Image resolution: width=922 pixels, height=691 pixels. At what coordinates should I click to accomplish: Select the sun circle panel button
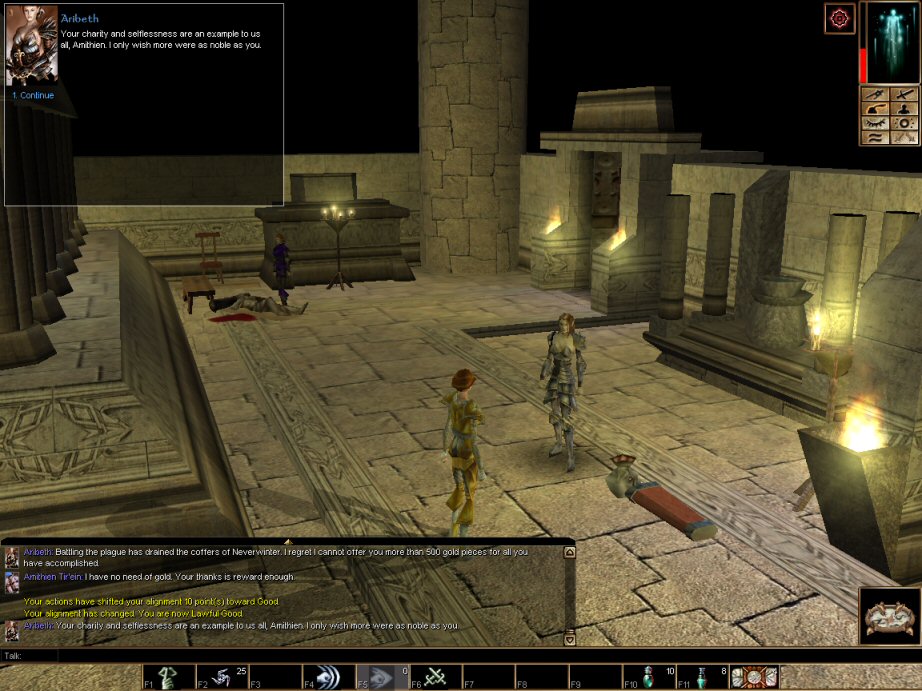(x=904, y=124)
